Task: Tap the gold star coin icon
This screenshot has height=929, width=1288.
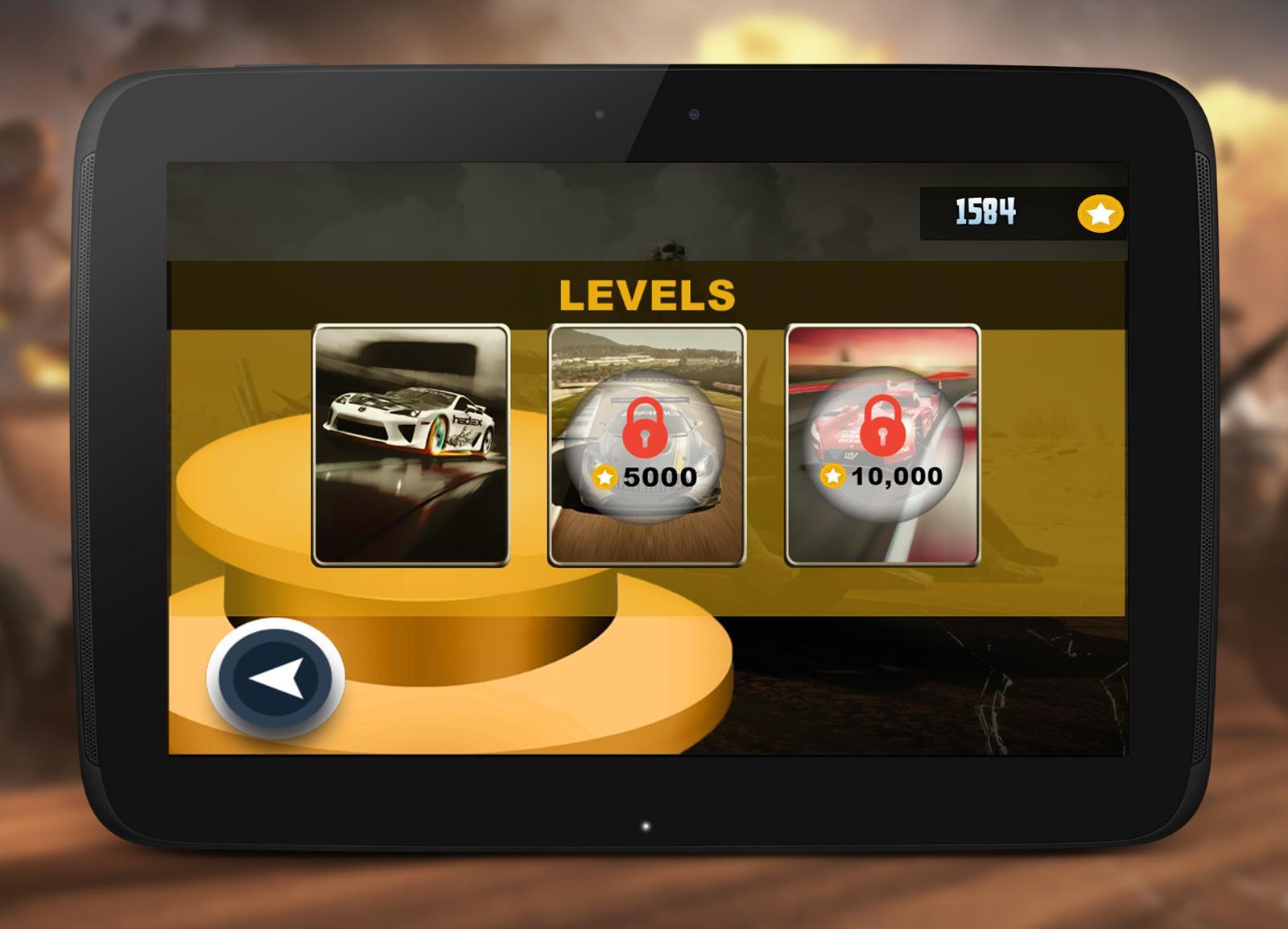Action: point(1100,214)
